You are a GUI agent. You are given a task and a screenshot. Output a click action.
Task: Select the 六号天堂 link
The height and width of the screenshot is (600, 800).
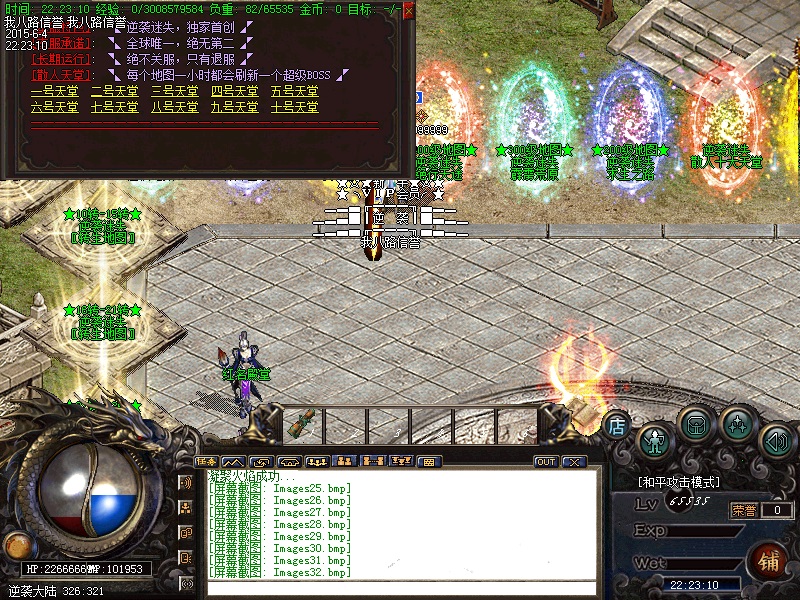tap(55, 106)
